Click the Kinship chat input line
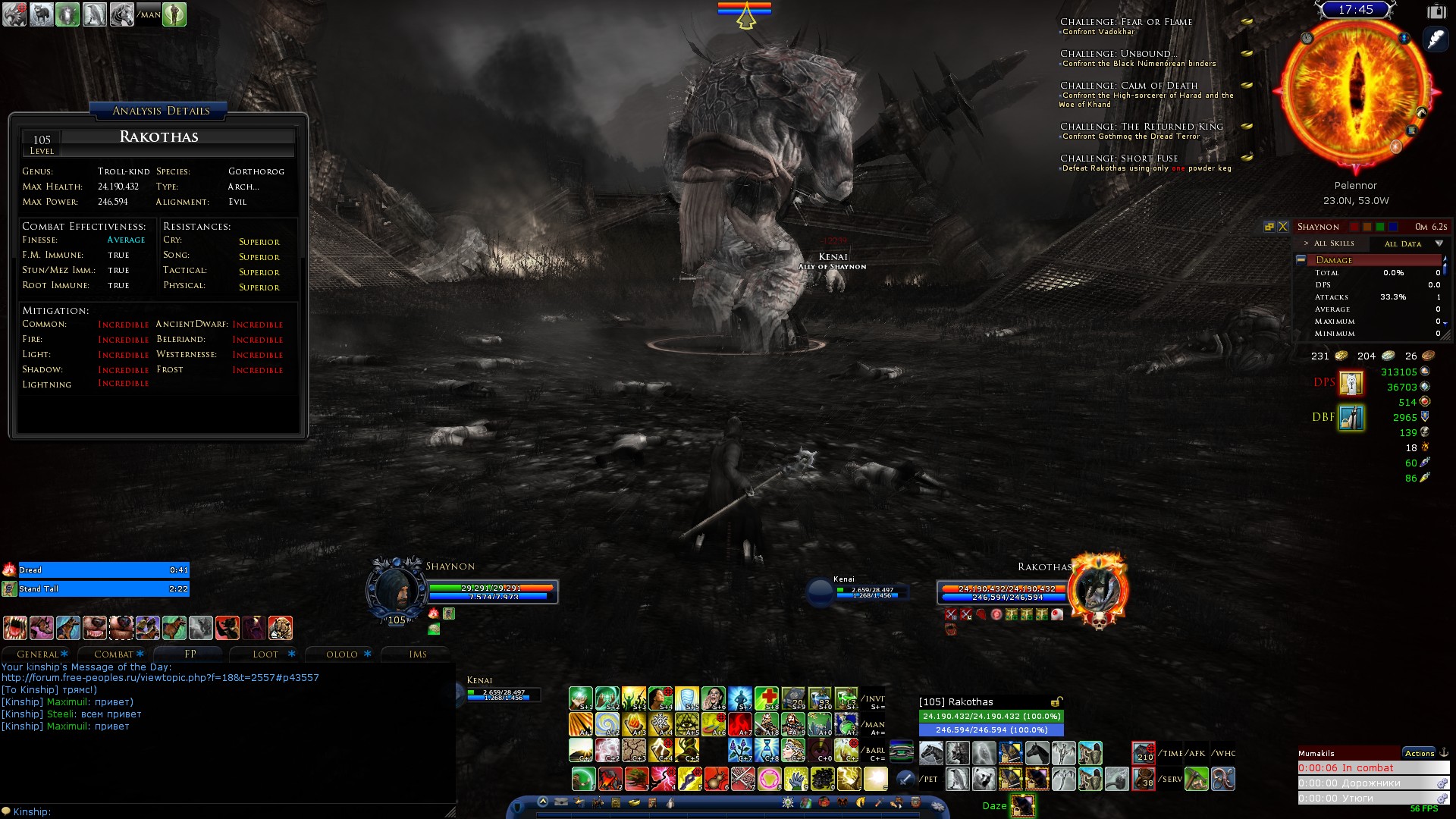 click(x=227, y=811)
